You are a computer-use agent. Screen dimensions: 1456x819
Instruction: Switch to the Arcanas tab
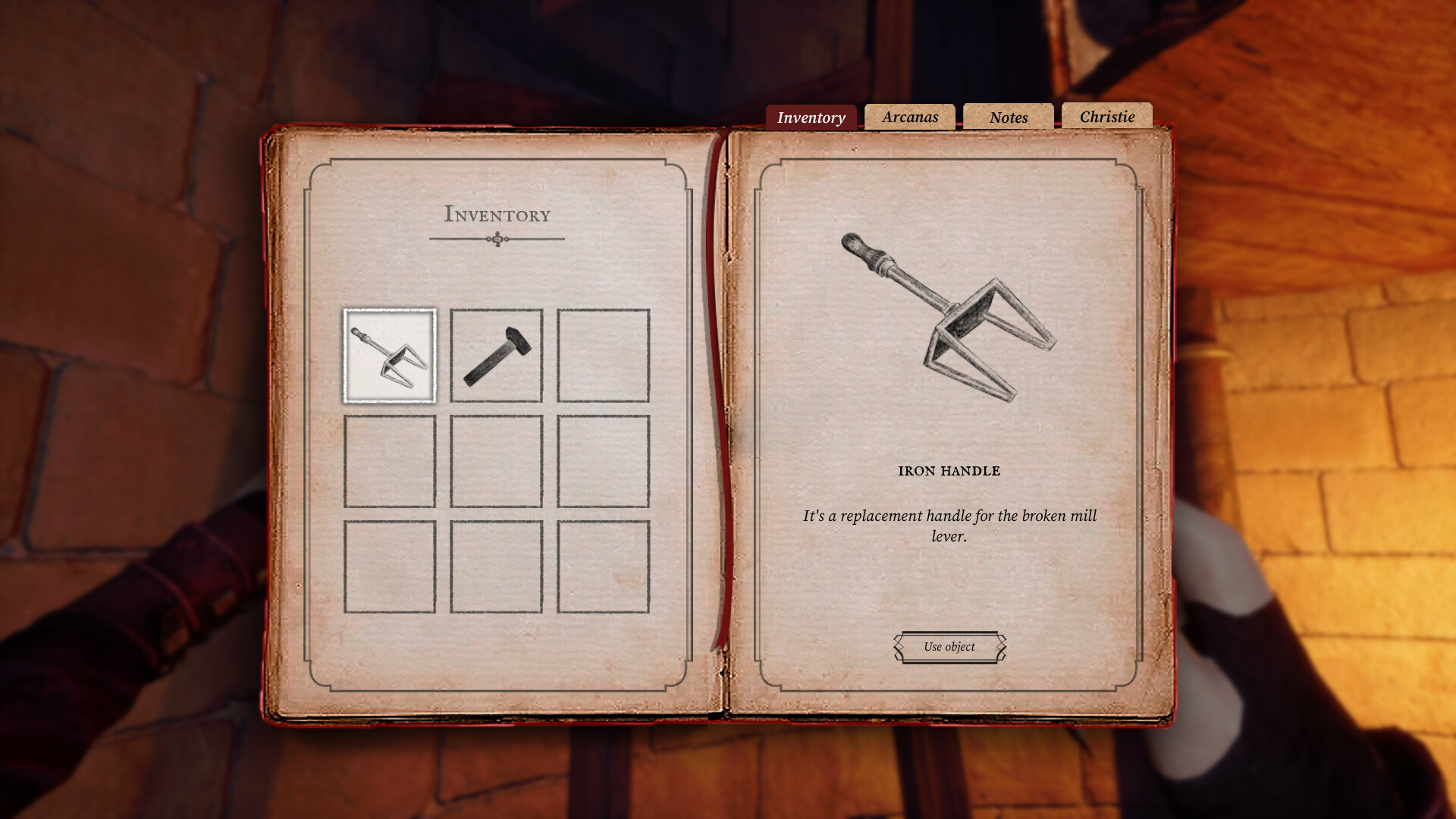tap(909, 117)
